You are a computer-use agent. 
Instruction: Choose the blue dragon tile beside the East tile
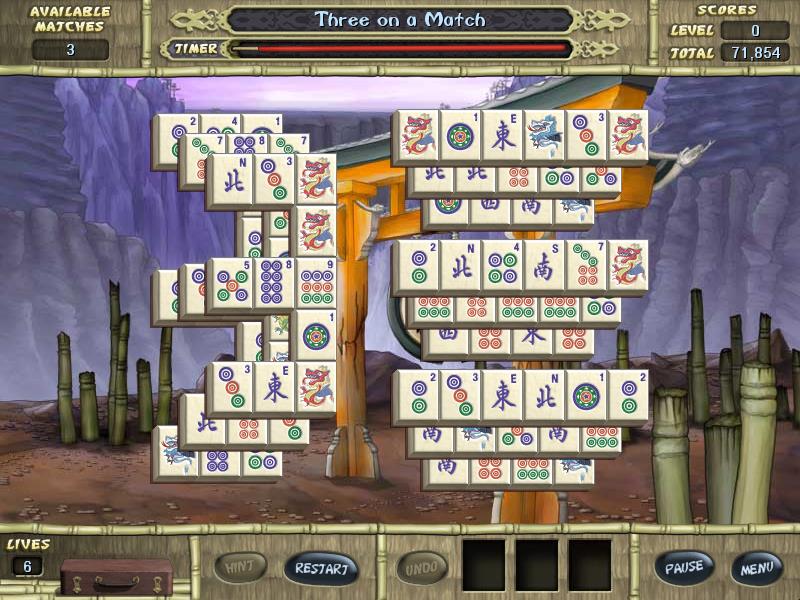[543, 136]
